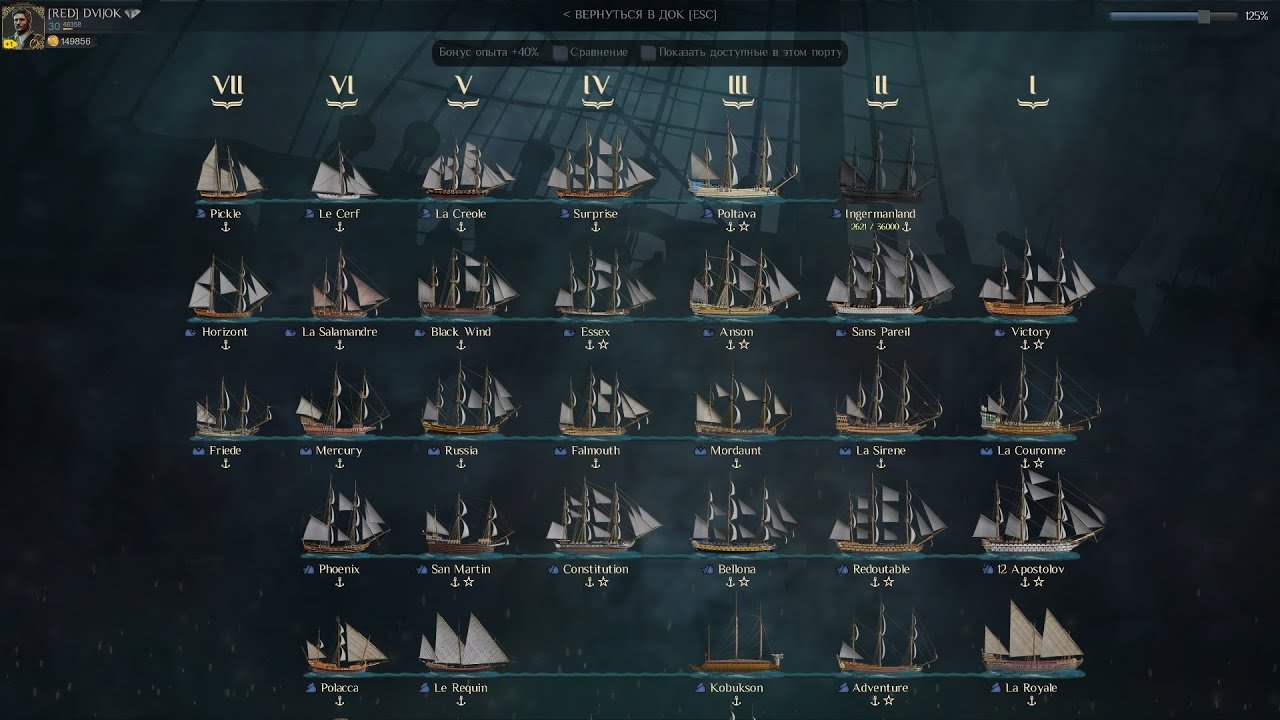1280x720 pixels.
Task: Select the La Creole ship
Action: (x=462, y=172)
